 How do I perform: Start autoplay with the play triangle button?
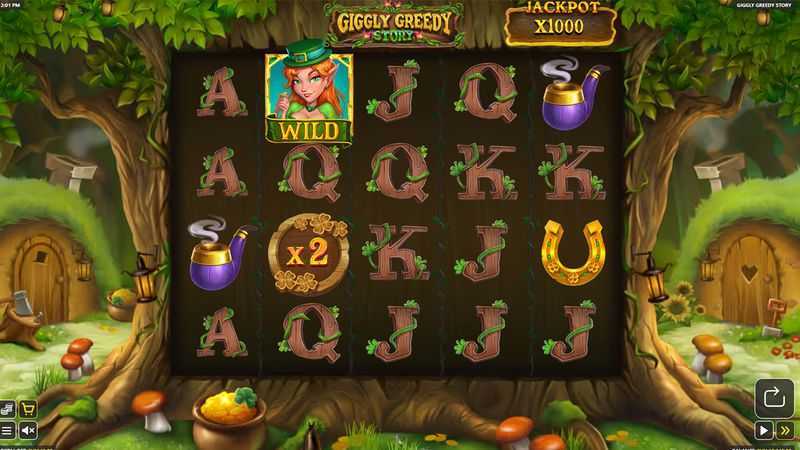pos(763,431)
